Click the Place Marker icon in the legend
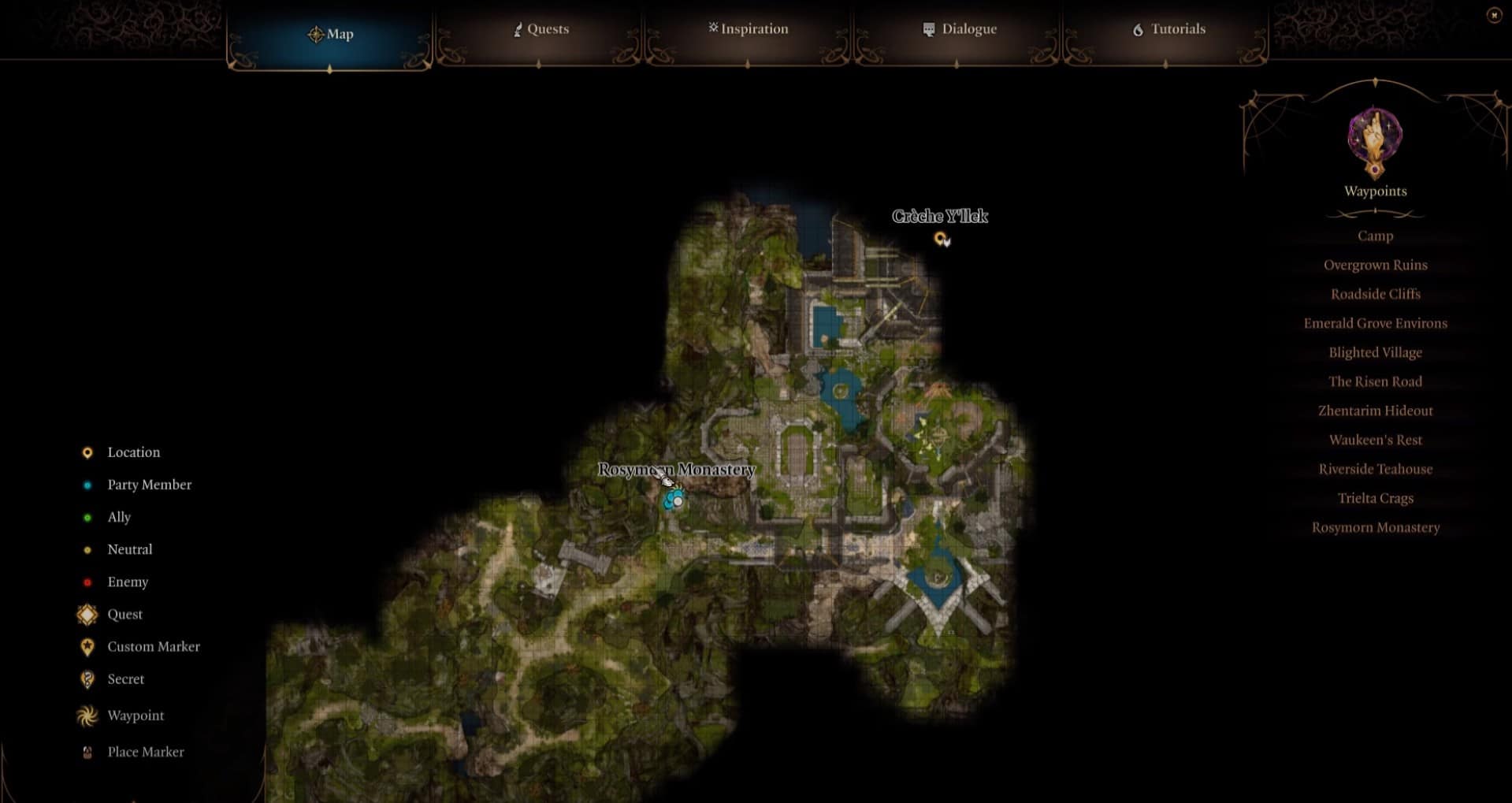1512x803 pixels. [x=87, y=751]
